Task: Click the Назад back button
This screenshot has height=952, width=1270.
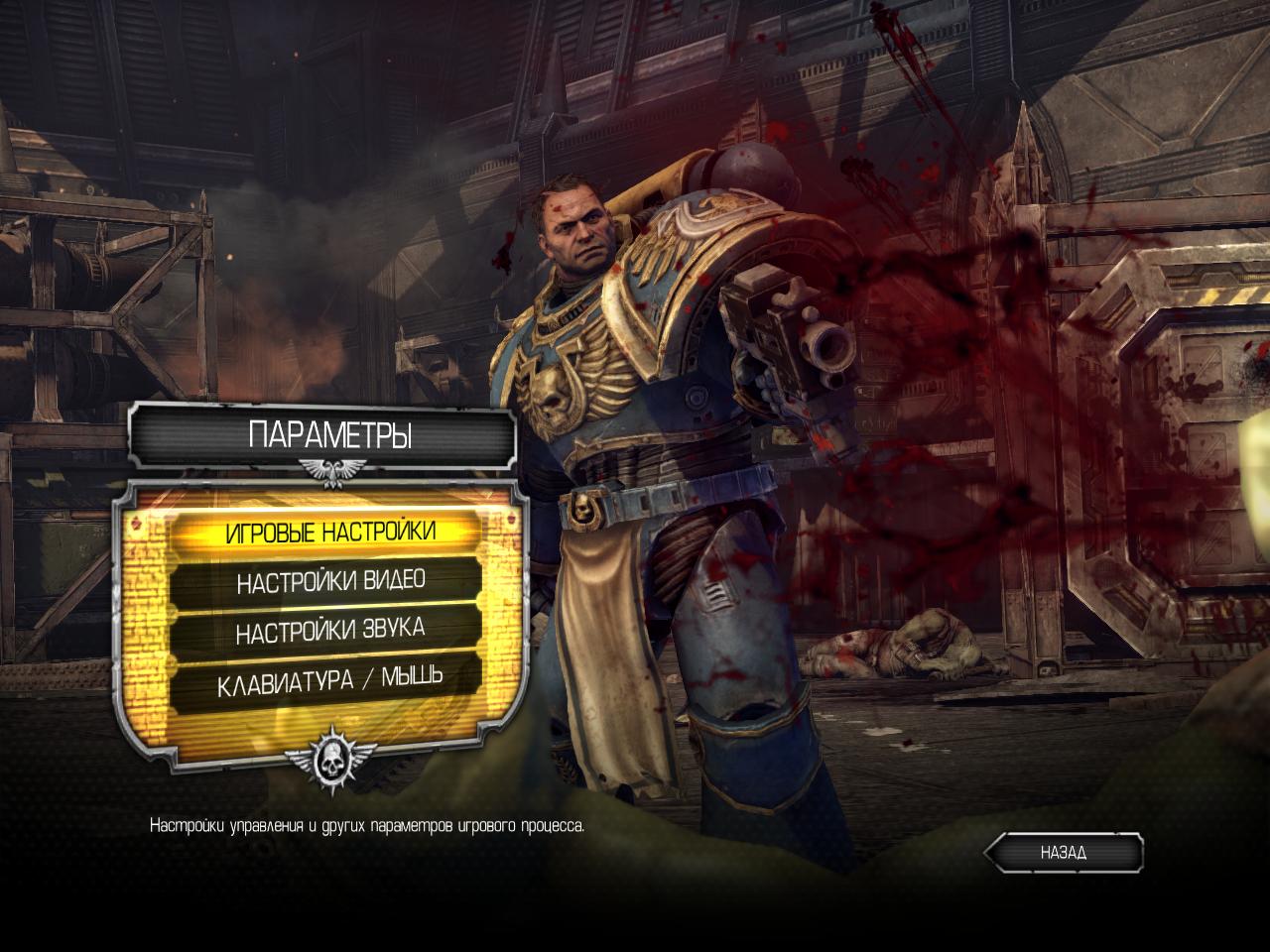Action: [x=1064, y=852]
